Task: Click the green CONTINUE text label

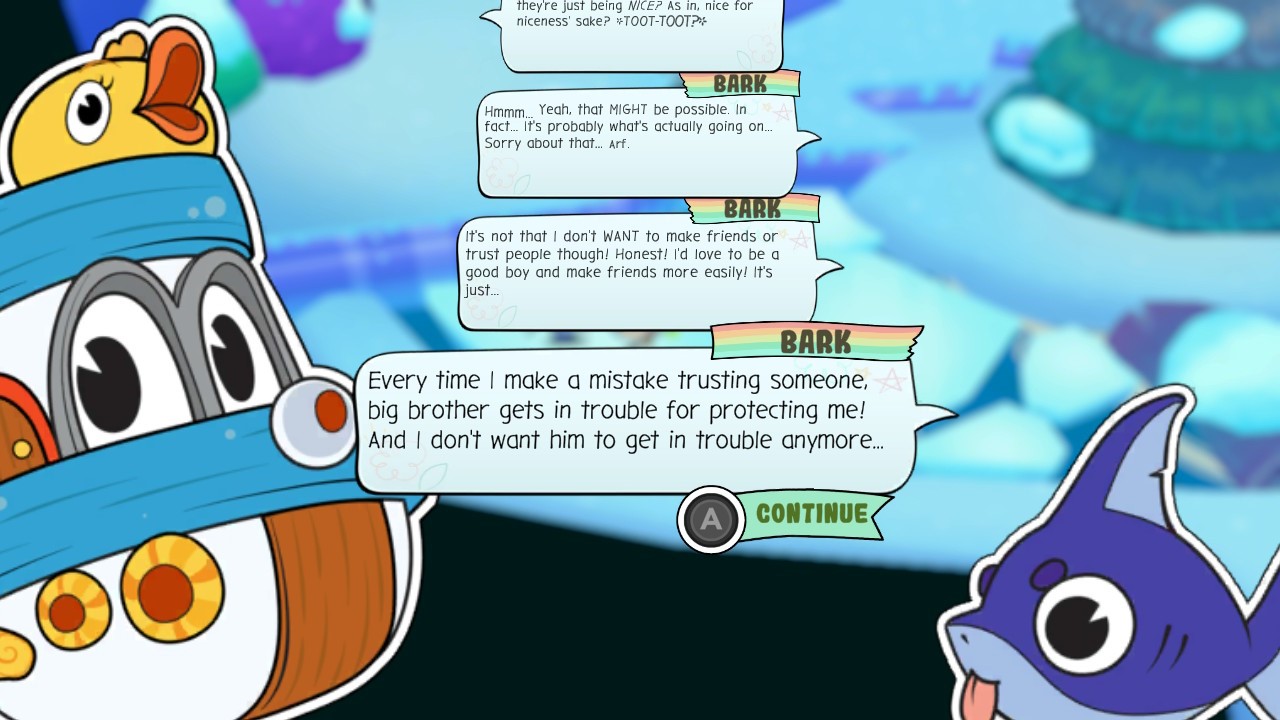Action: tap(814, 516)
